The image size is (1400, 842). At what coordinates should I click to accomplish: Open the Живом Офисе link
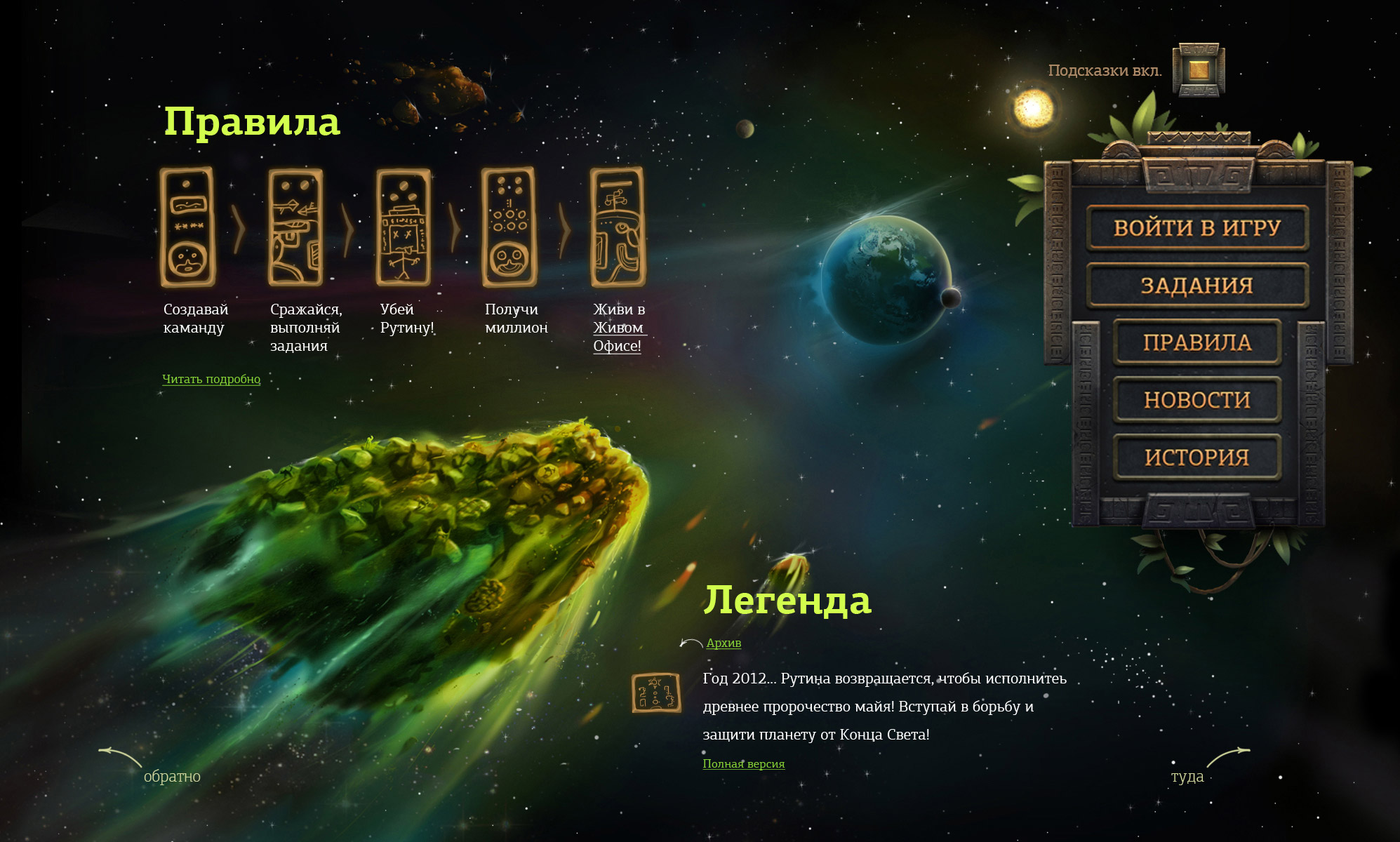click(618, 337)
